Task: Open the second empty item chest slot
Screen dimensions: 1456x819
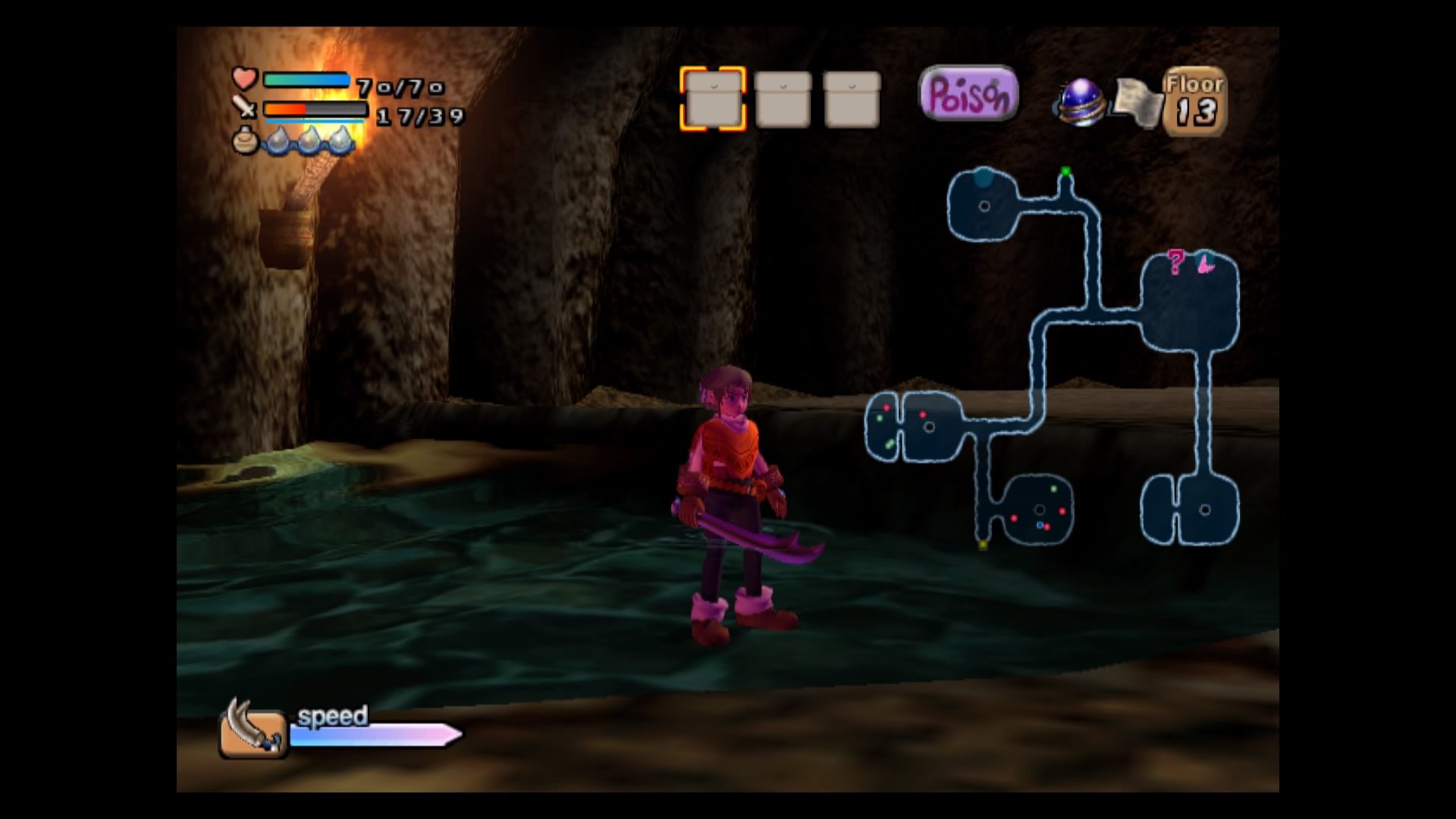Action: point(782,97)
